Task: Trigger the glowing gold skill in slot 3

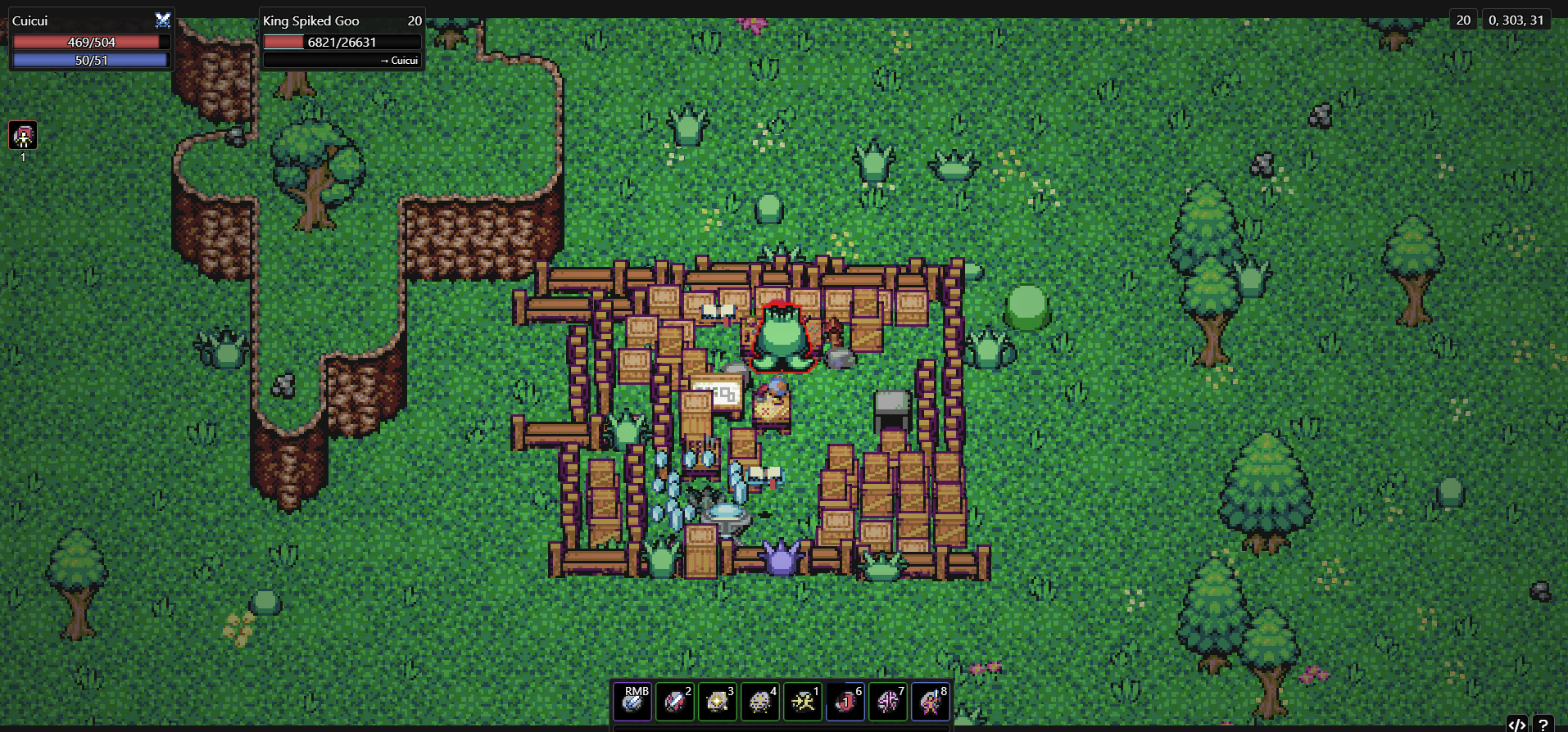Action: click(x=718, y=702)
